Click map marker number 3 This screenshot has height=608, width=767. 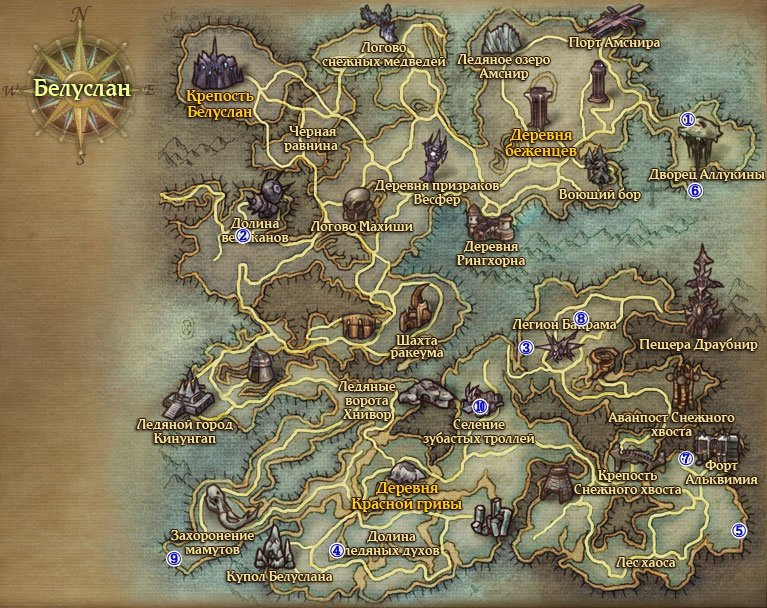tap(526, 347)
